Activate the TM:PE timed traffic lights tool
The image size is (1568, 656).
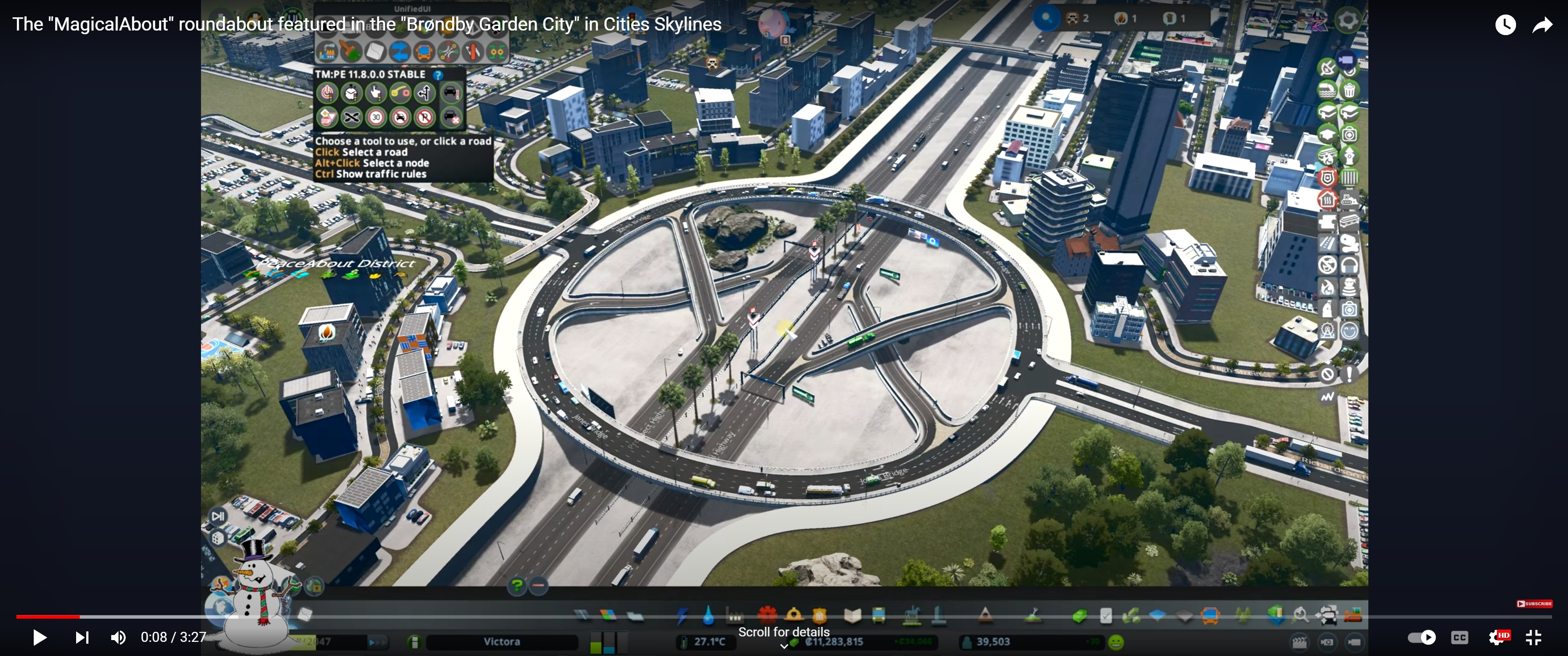point(351,92)
